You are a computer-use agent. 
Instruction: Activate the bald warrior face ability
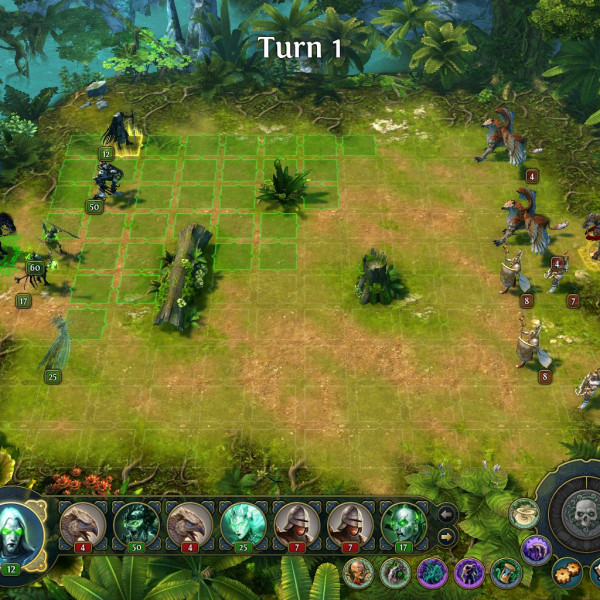click(358, 573)
